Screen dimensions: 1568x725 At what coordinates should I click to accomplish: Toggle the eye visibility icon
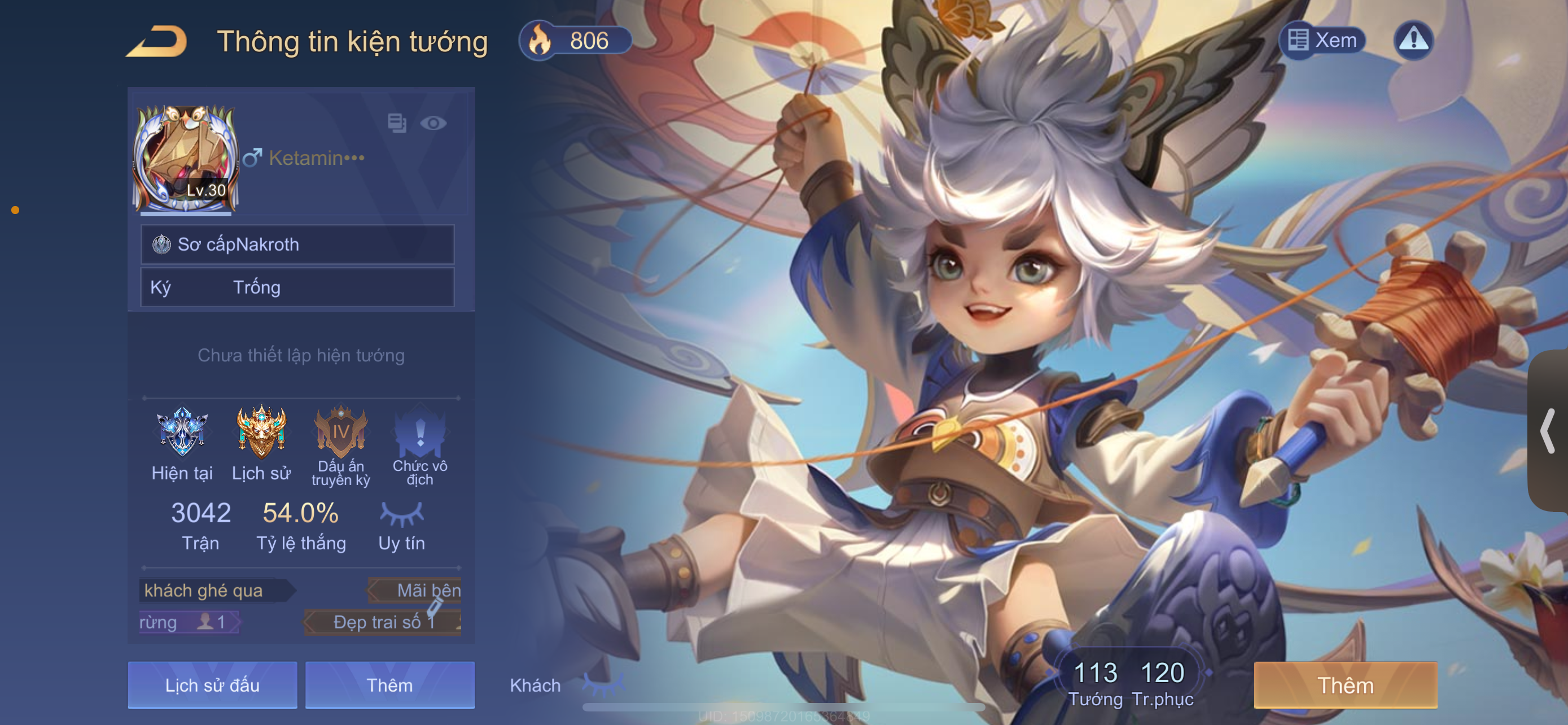pyautogui.click(x=433, y=124)
